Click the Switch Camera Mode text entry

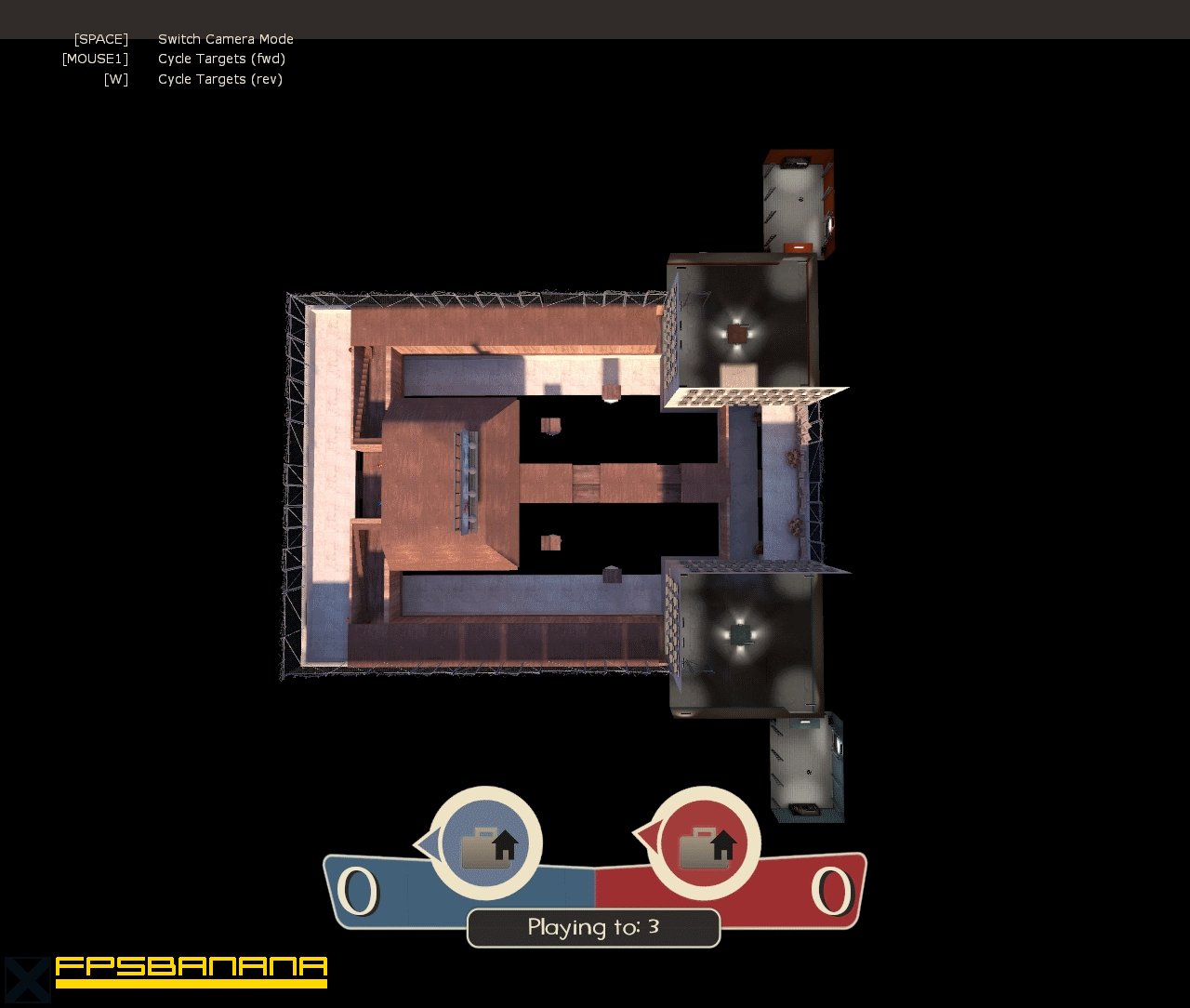pos(226,39)
